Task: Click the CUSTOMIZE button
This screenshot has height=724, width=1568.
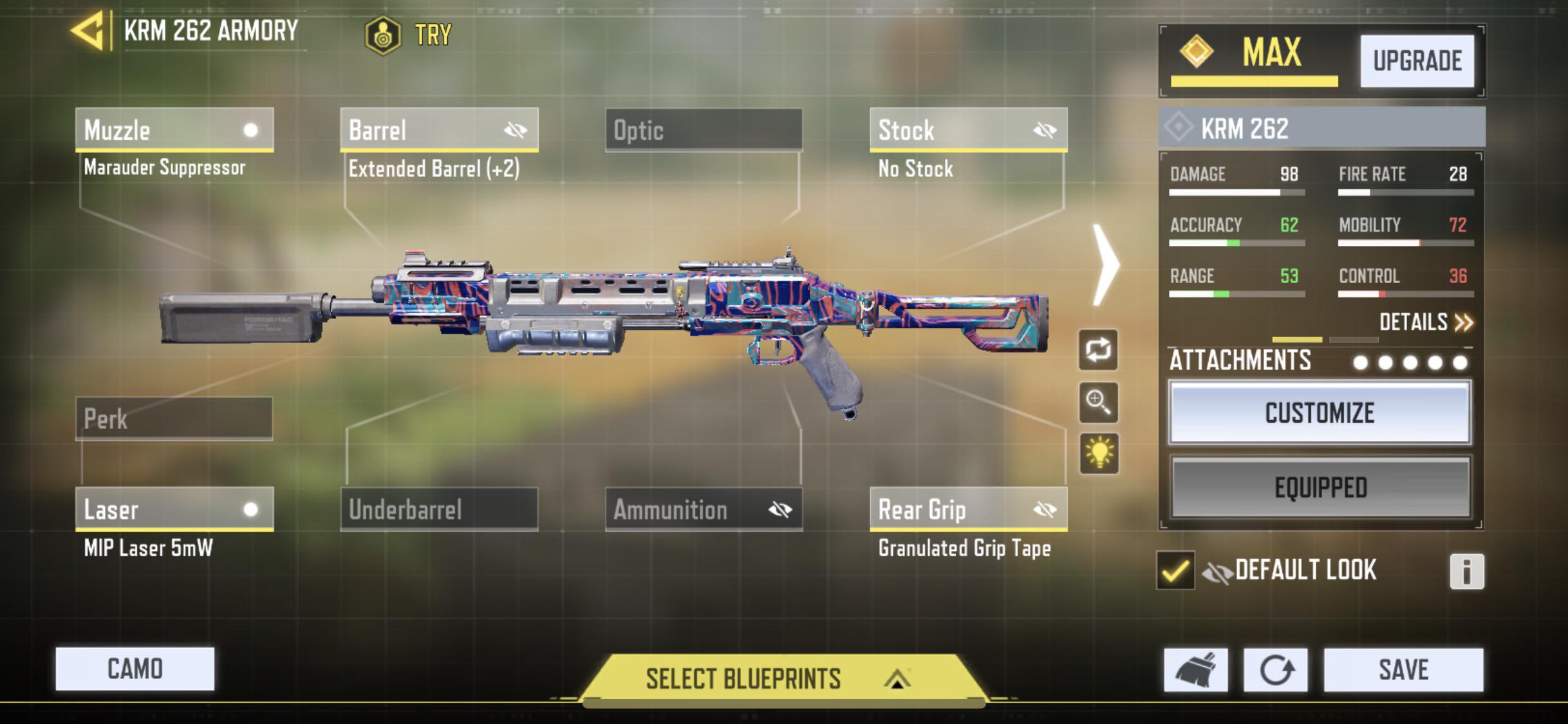Action: click(1320, 413)
